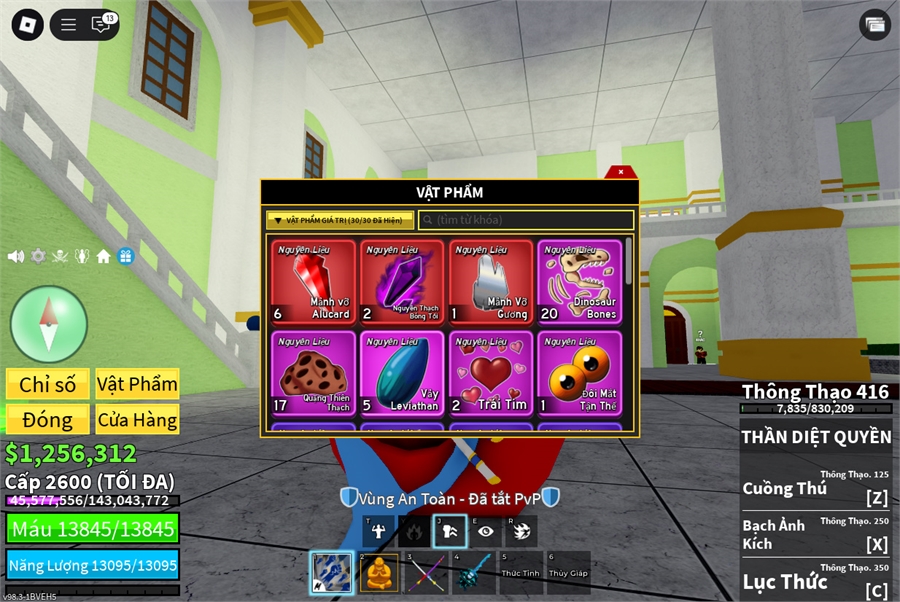Screen dimensions: 900x602
Task: Click the yellow Vật Phẩm button
Action: pyautogui.click(x=137, y=384)
